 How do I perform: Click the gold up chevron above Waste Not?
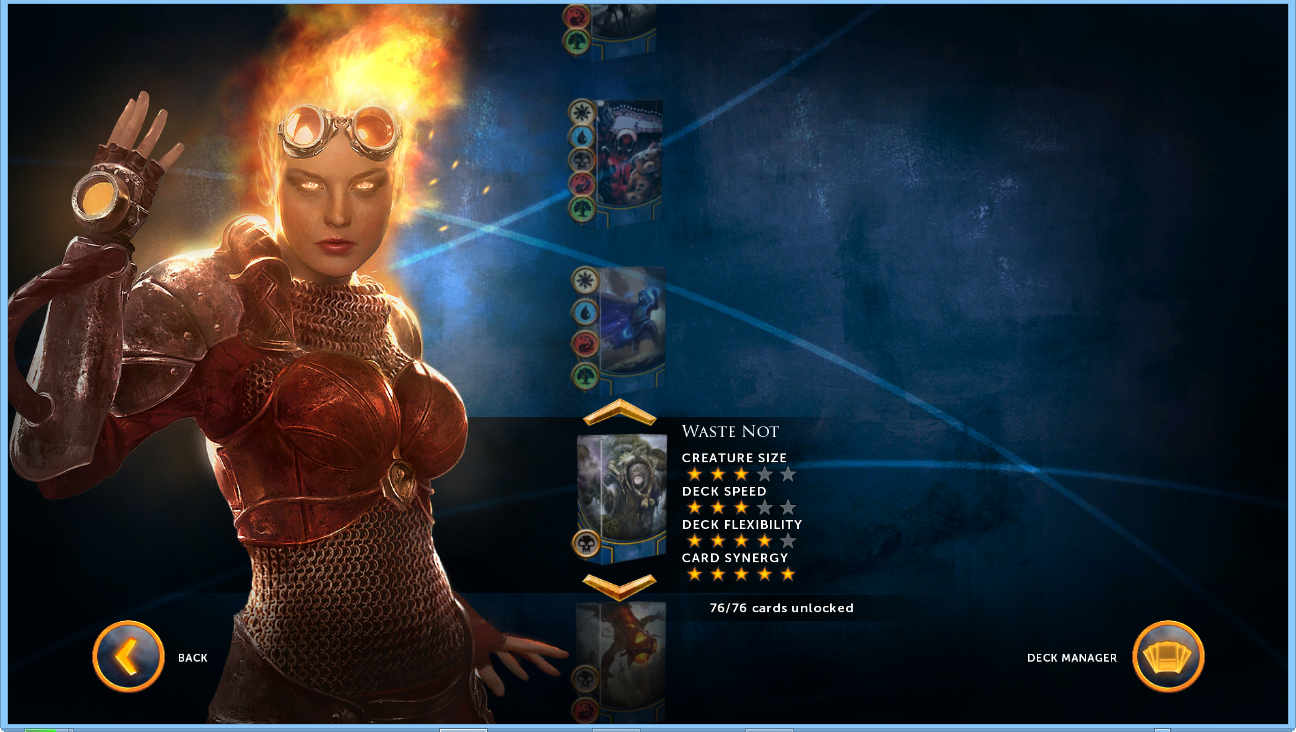[x=619, y=413]
